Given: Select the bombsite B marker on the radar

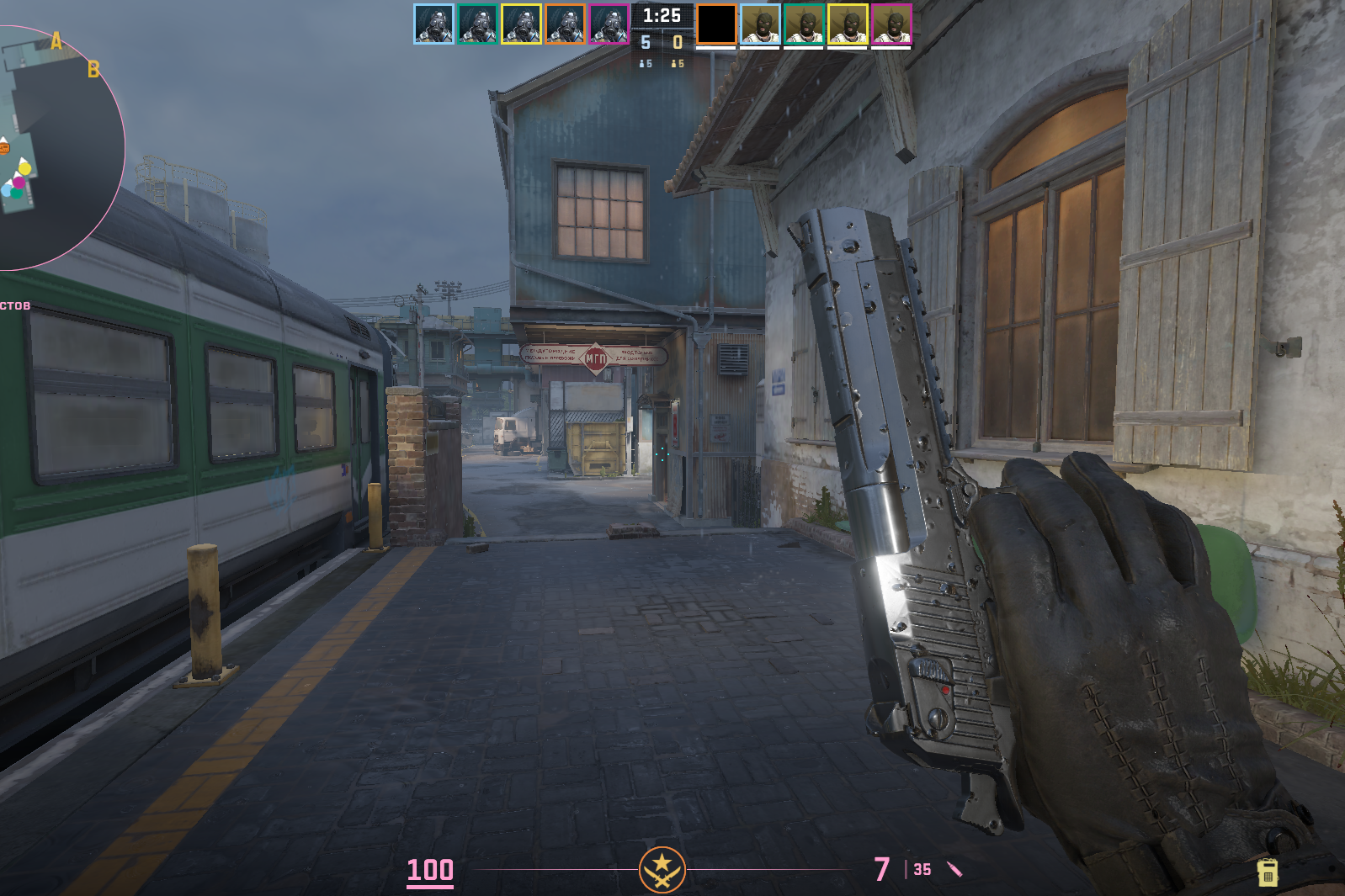Looking at the screenshot, I should coord(93,70).
